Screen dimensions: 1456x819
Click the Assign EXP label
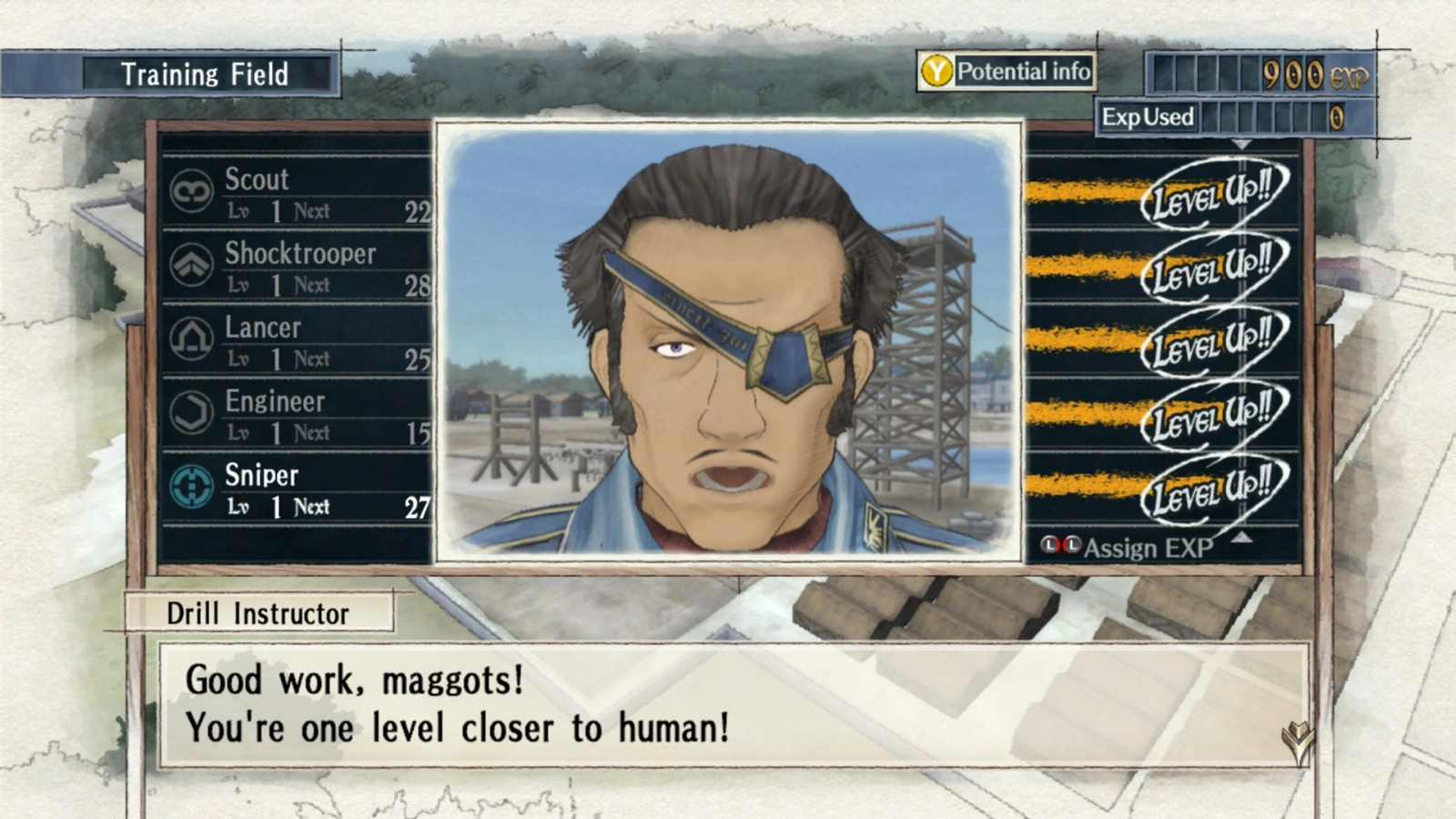1147,548
